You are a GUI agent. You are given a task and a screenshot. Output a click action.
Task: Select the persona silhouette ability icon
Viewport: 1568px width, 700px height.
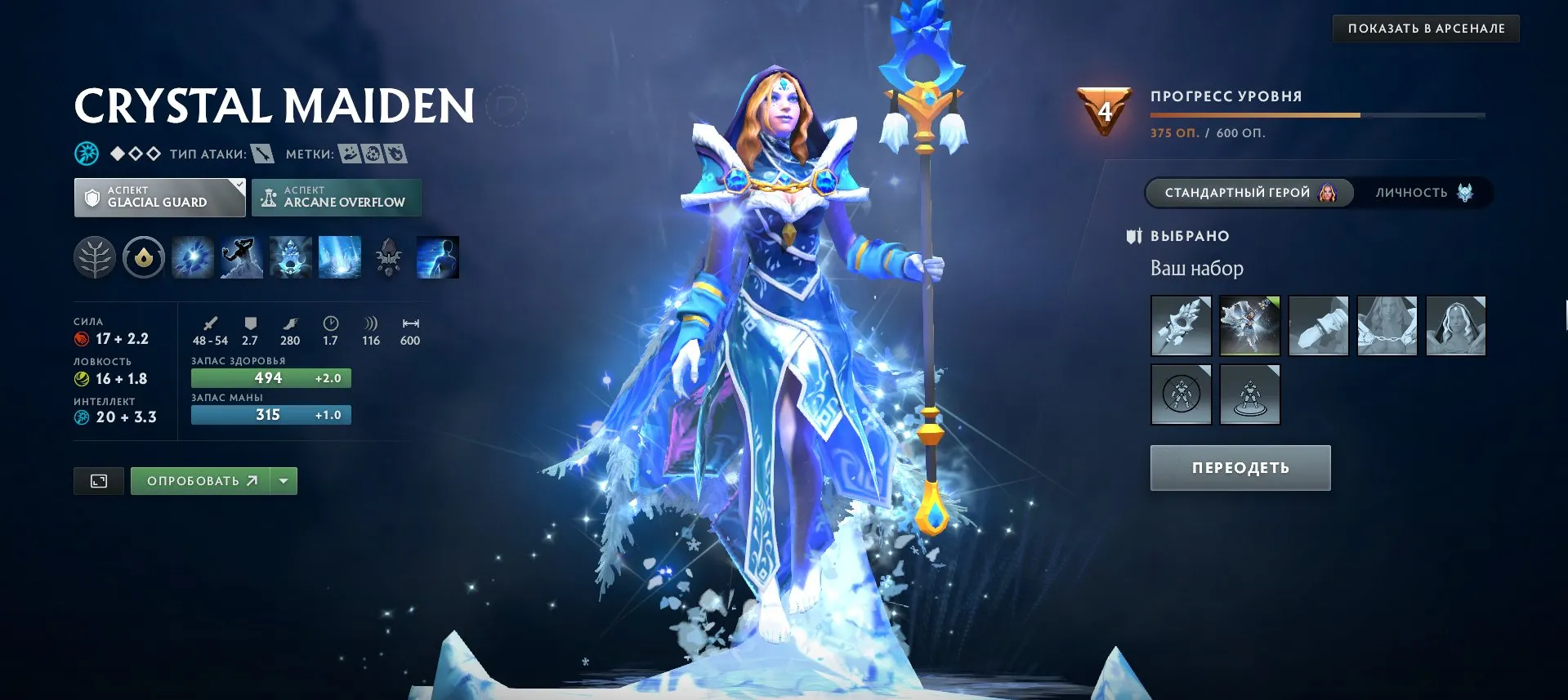click(437, 256)
